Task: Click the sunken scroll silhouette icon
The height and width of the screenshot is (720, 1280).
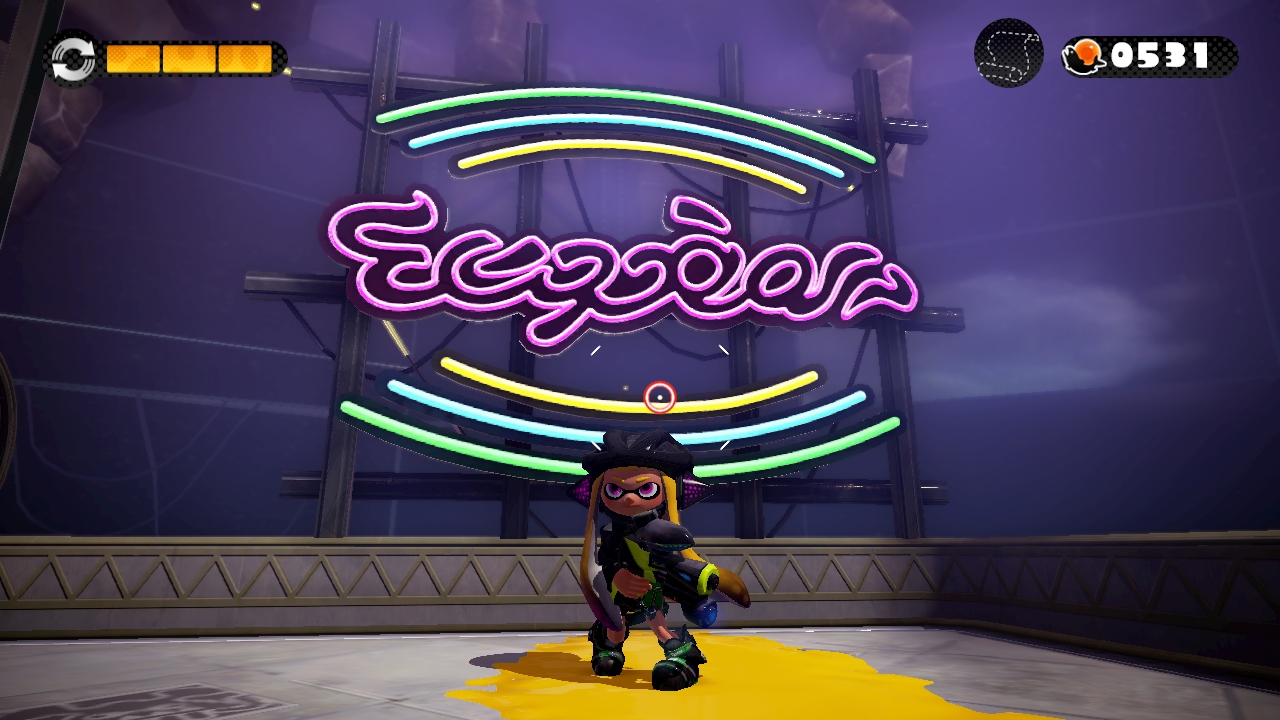Action: 1009,53
